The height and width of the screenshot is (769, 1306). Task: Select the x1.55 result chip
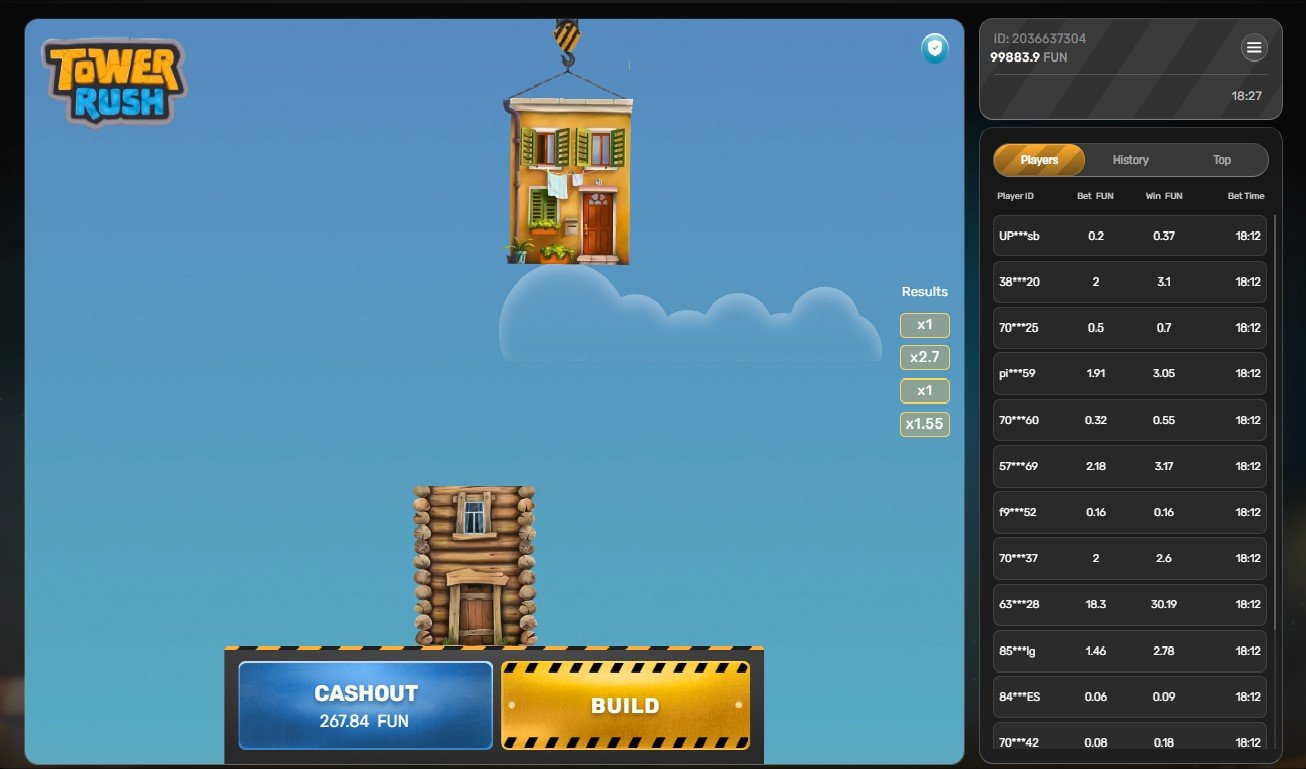924,424
